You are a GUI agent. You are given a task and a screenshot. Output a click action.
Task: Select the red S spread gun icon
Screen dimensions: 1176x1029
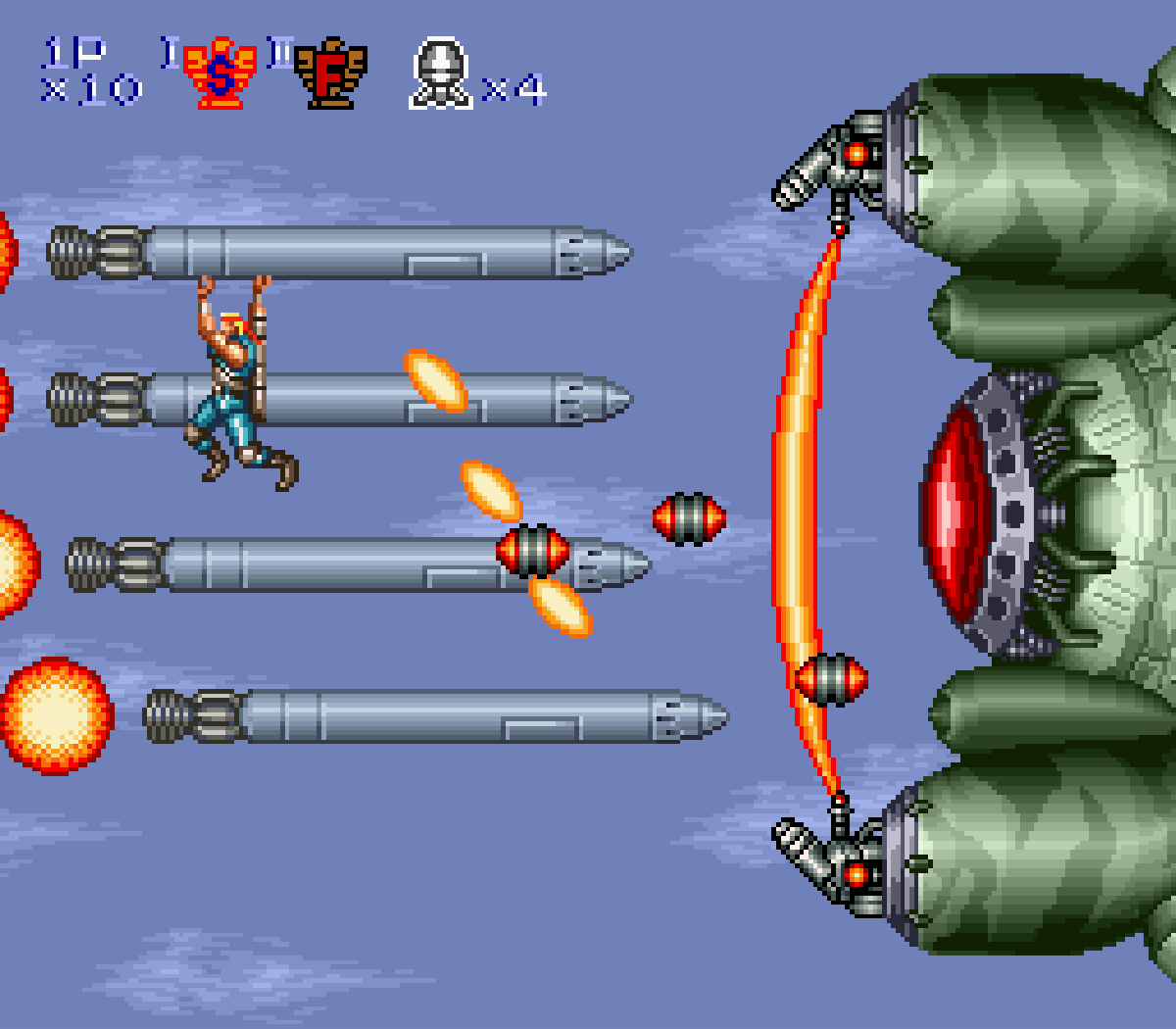220,73
